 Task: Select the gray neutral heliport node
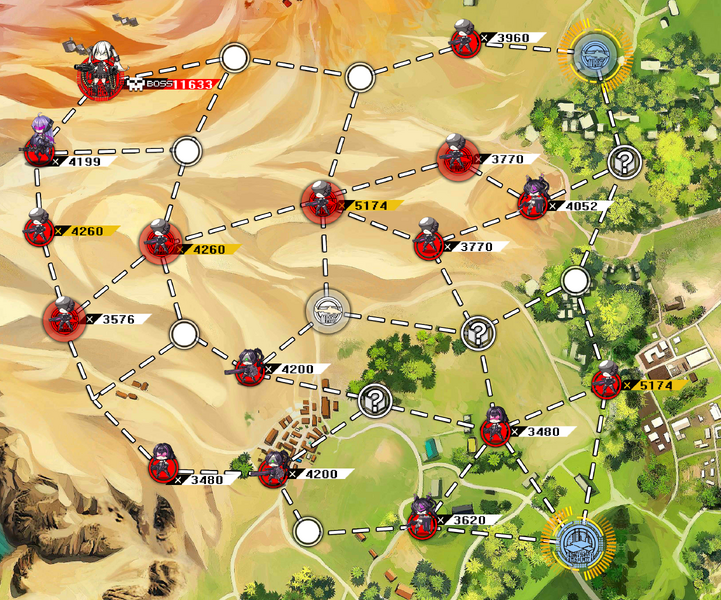click(x=327, y=313)
